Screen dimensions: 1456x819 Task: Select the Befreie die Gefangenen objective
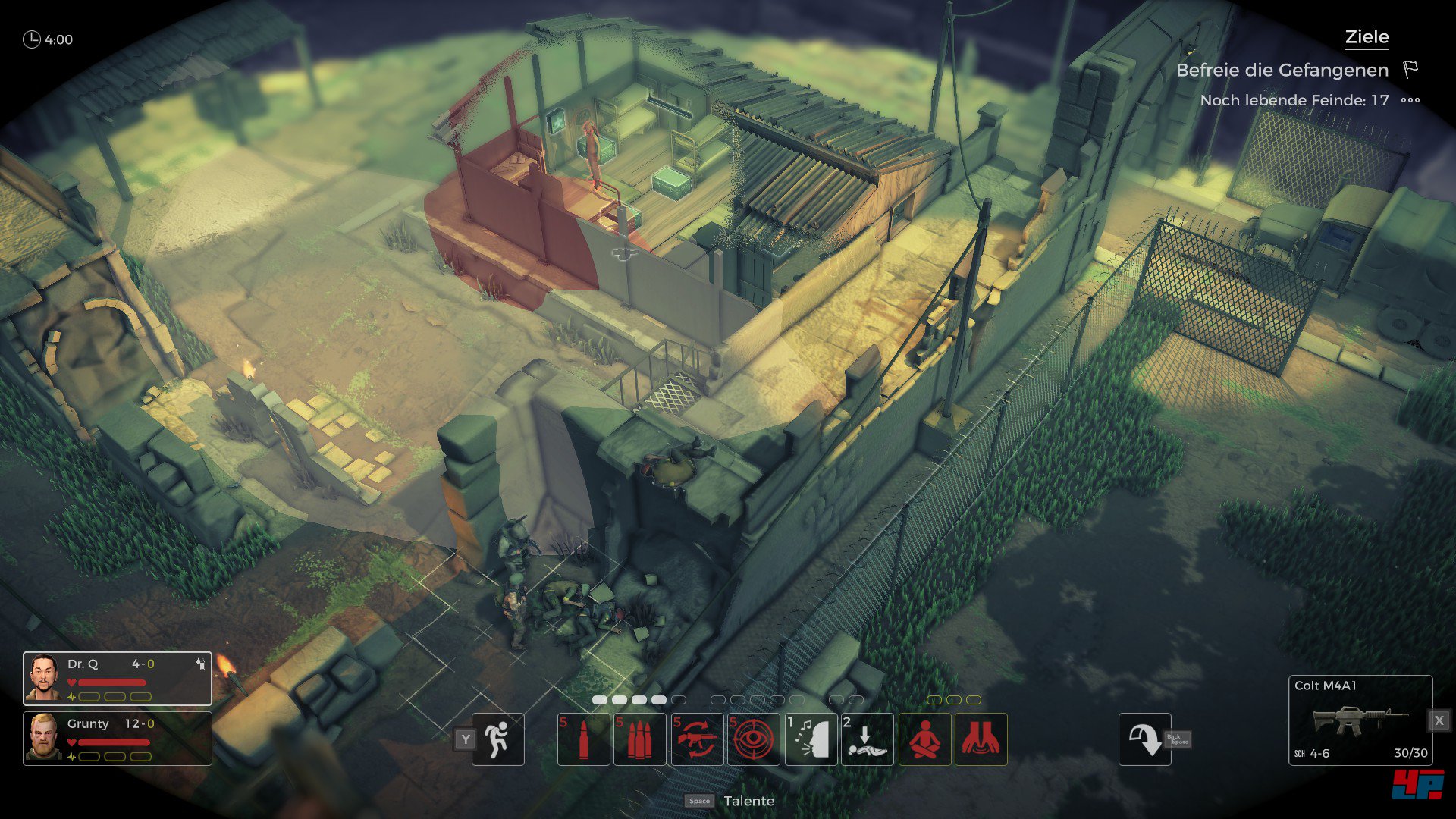pyautogui.click(x=1282, y=71)
